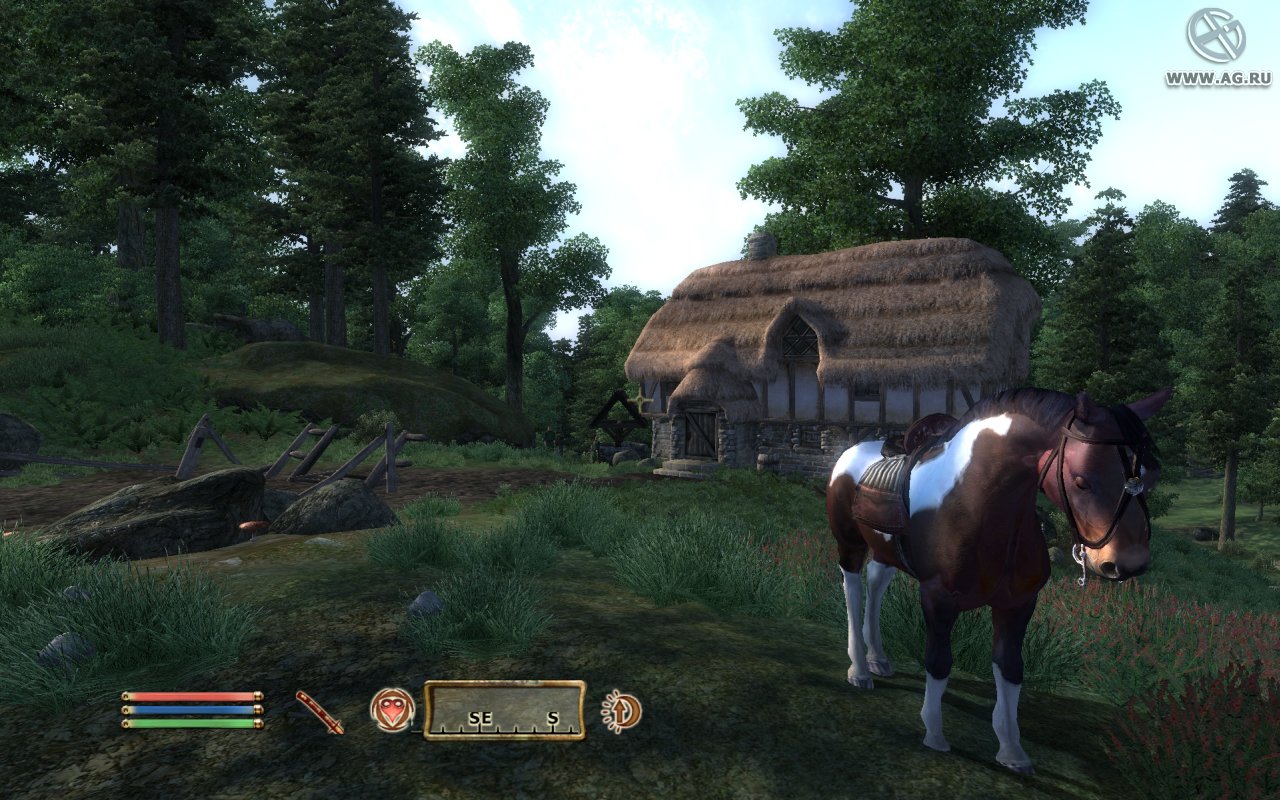Click the sun-and-arrow active effect icon
The image size is (1280, 800).
pyautogui.click(x=622, y=711)
